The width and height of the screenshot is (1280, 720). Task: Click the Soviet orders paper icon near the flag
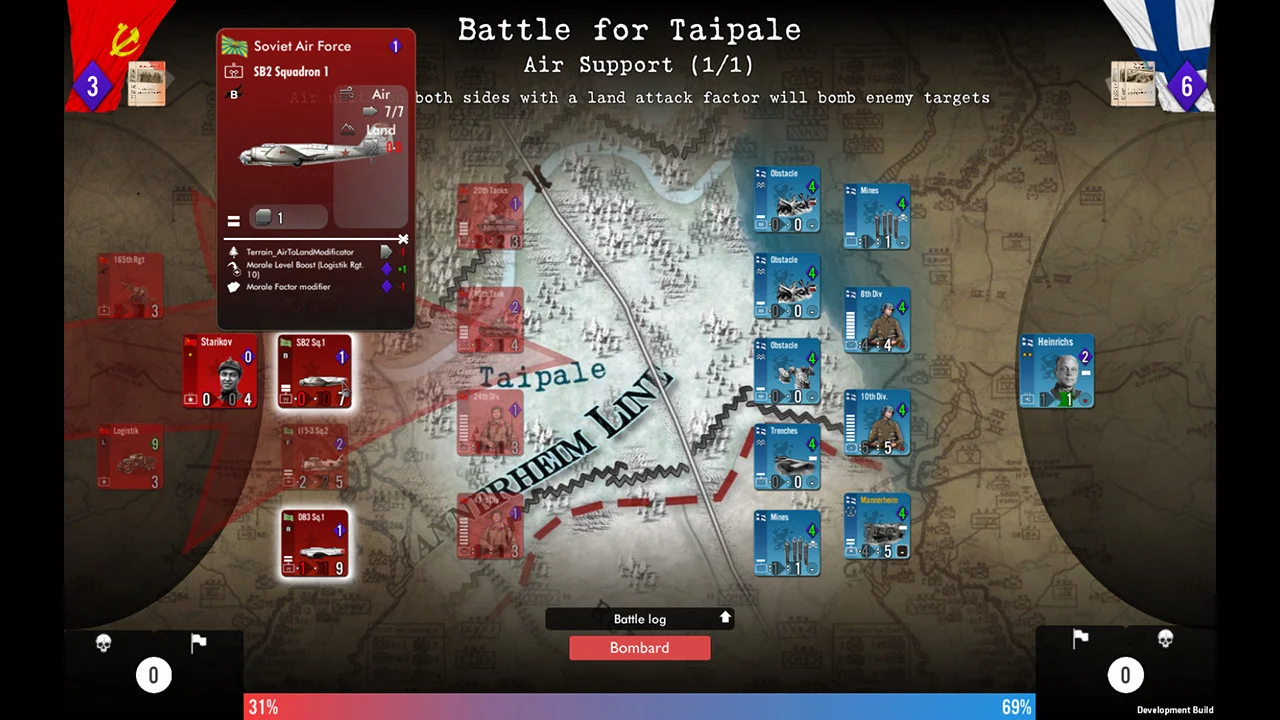[147, 85]
